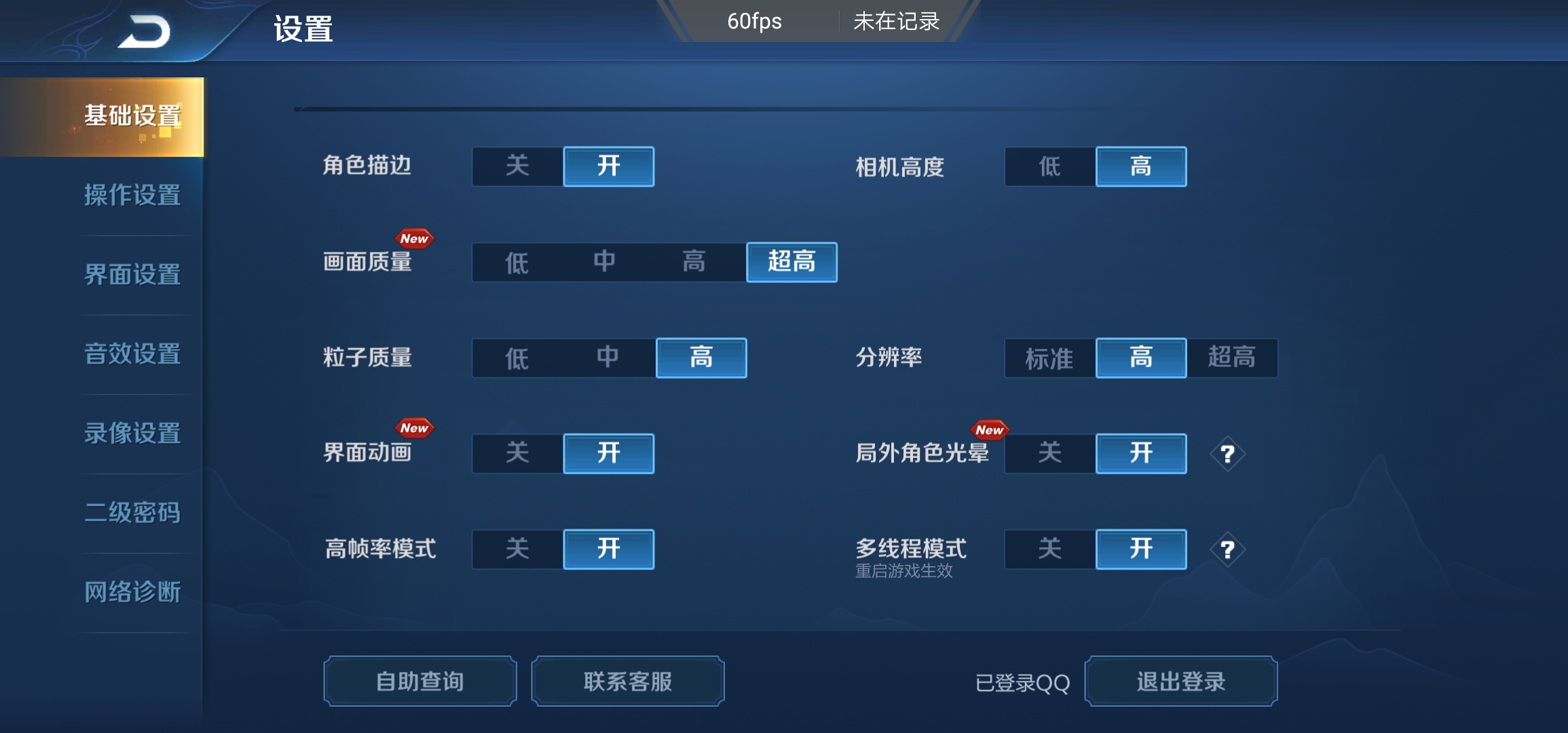Select 标准 on the 分辨率 segmented control

click(x=1049, y=358)
